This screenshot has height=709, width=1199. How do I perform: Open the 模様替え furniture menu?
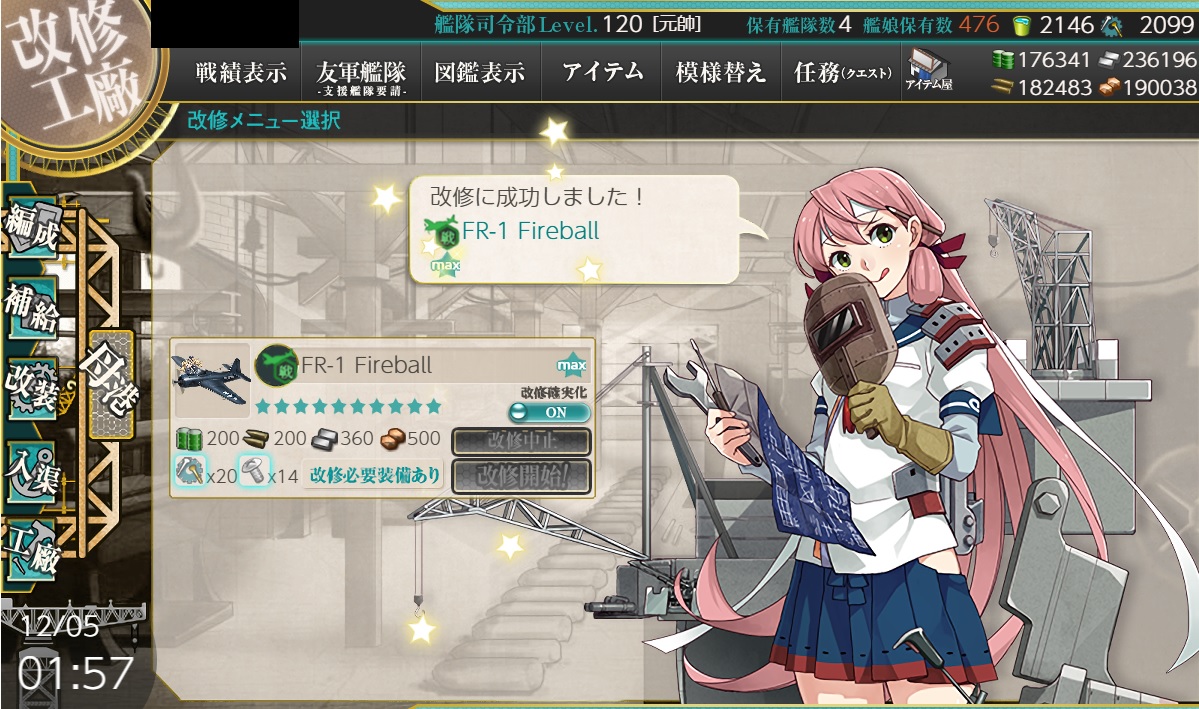click(720, 73)
